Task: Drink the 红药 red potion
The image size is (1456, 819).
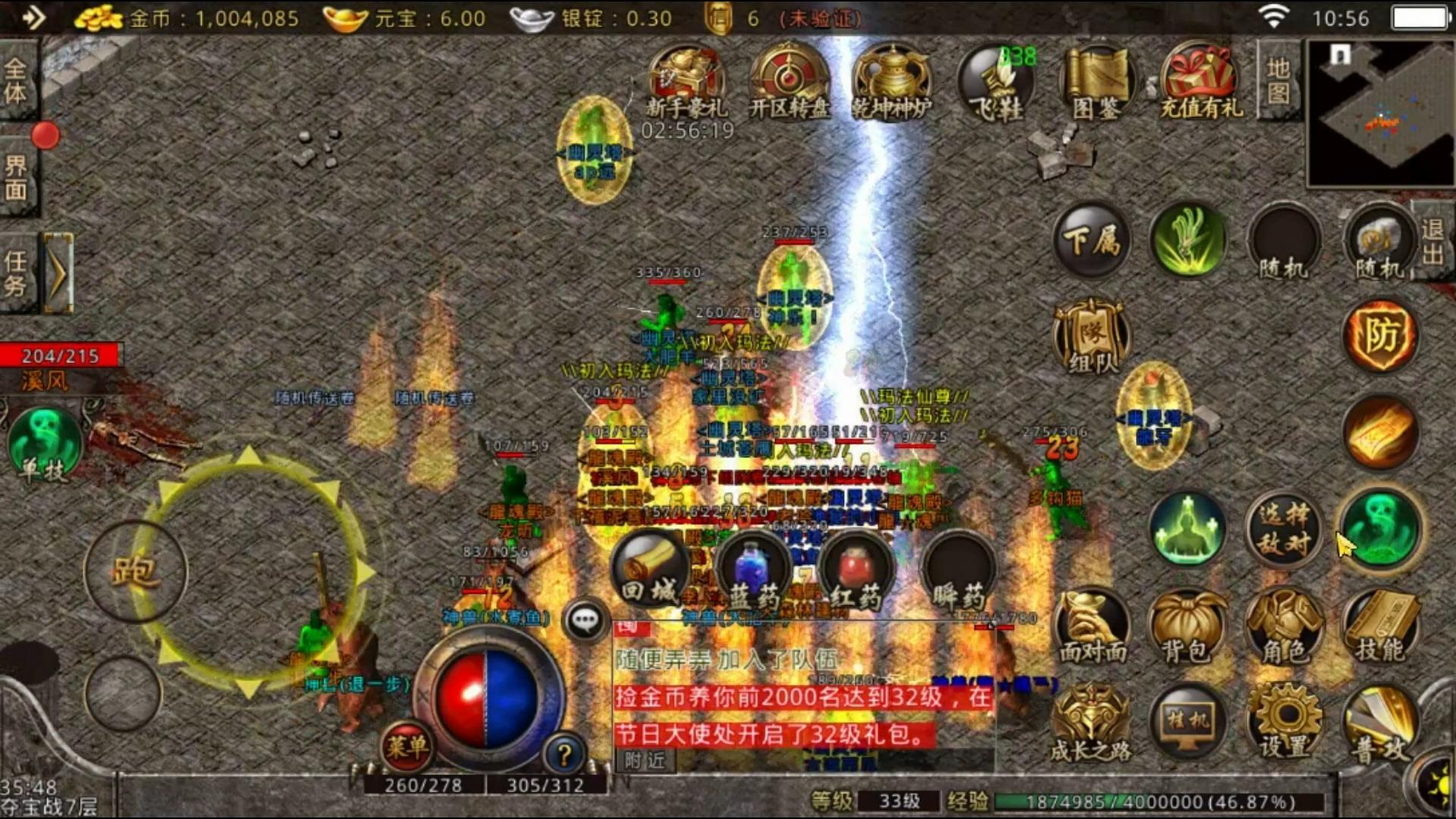Action: [x=855, y=573]
